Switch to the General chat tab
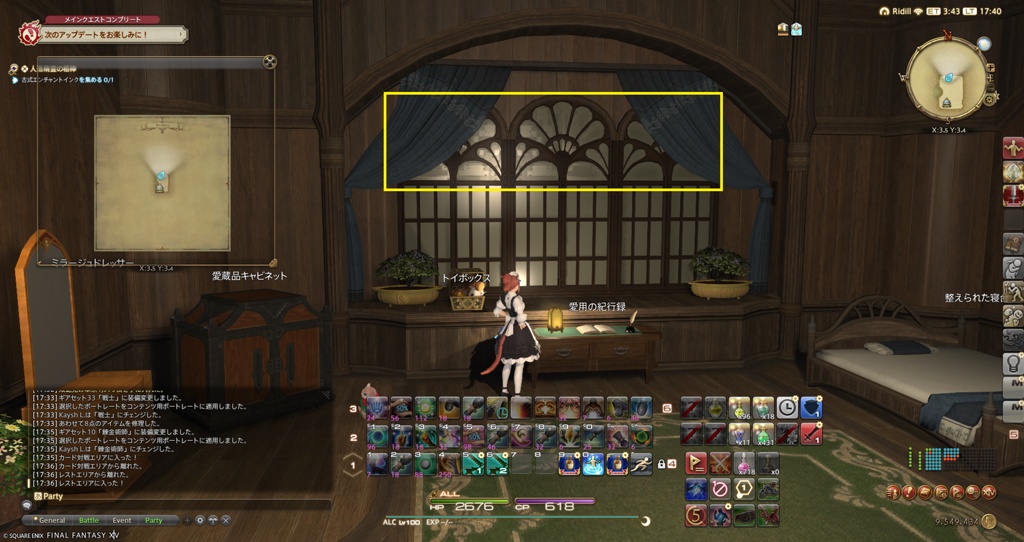This screenshot has height=542, width=1024. pos(52,520)
